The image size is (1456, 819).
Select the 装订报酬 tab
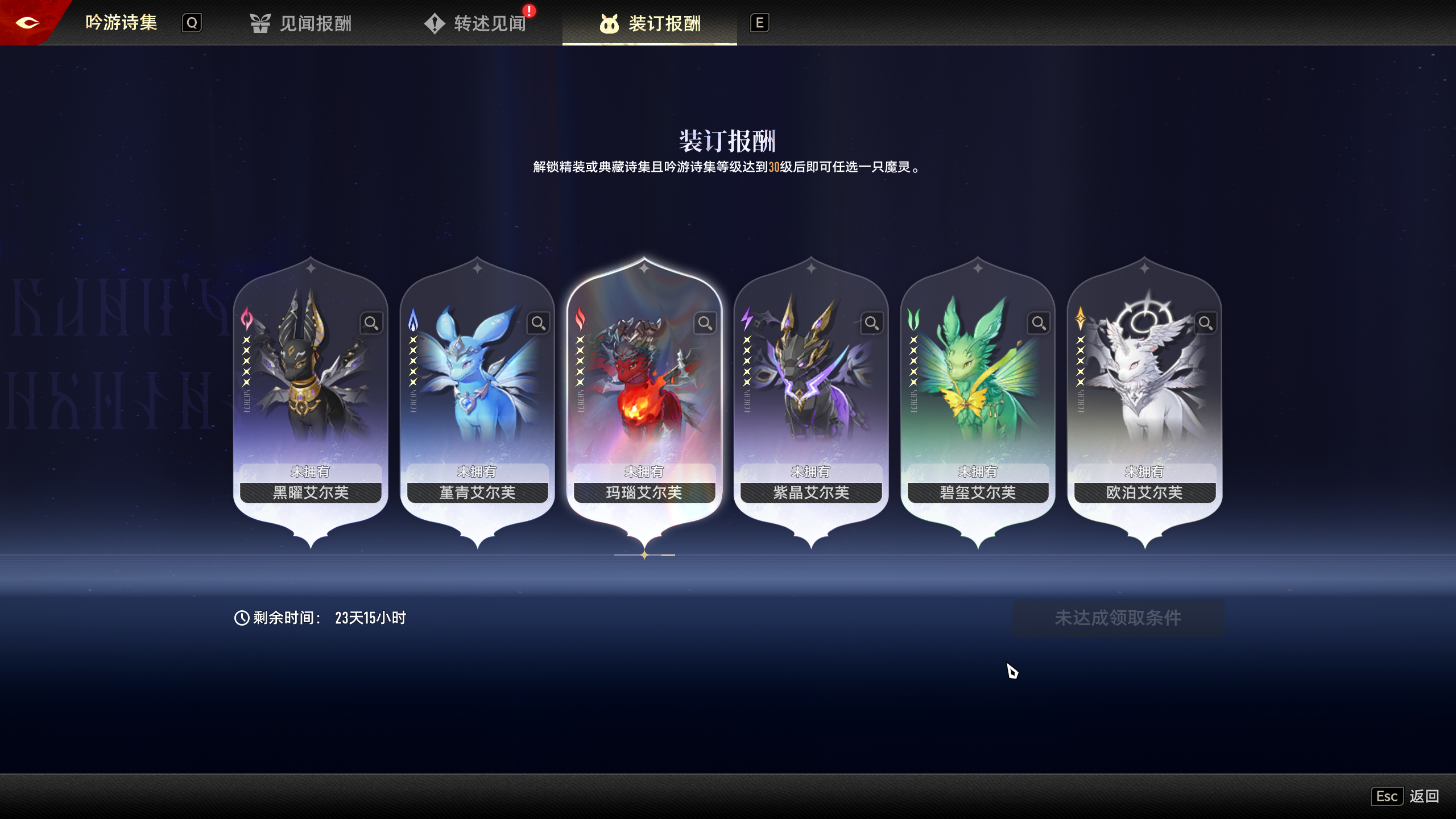click(x=650, y=23)
